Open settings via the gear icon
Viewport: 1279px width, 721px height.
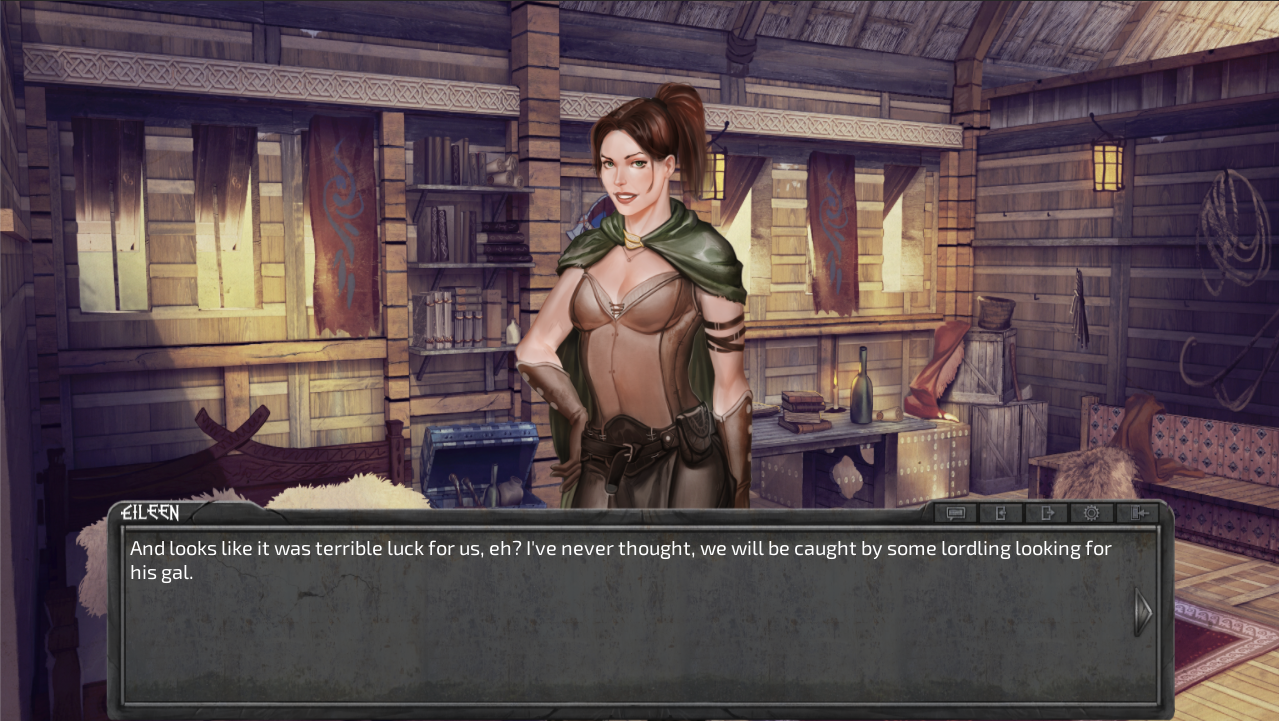(x=1092, y=513)
